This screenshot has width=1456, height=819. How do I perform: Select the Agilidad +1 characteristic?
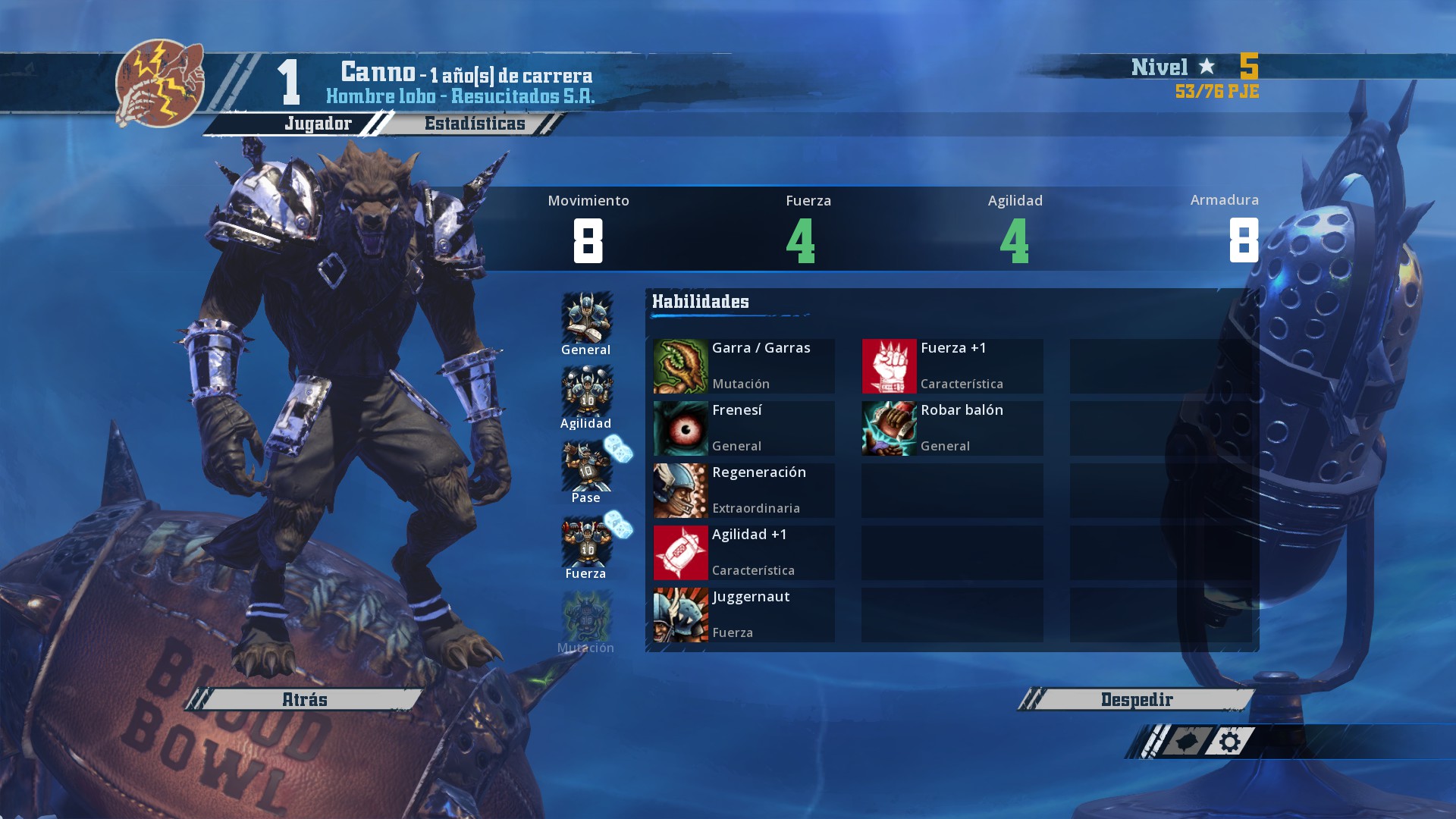744,553
